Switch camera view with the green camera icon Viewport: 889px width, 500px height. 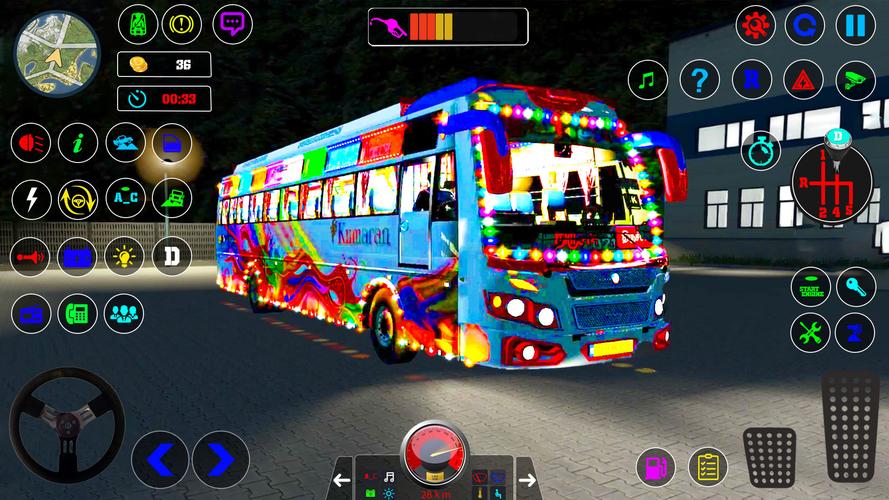tap(855, 79)
